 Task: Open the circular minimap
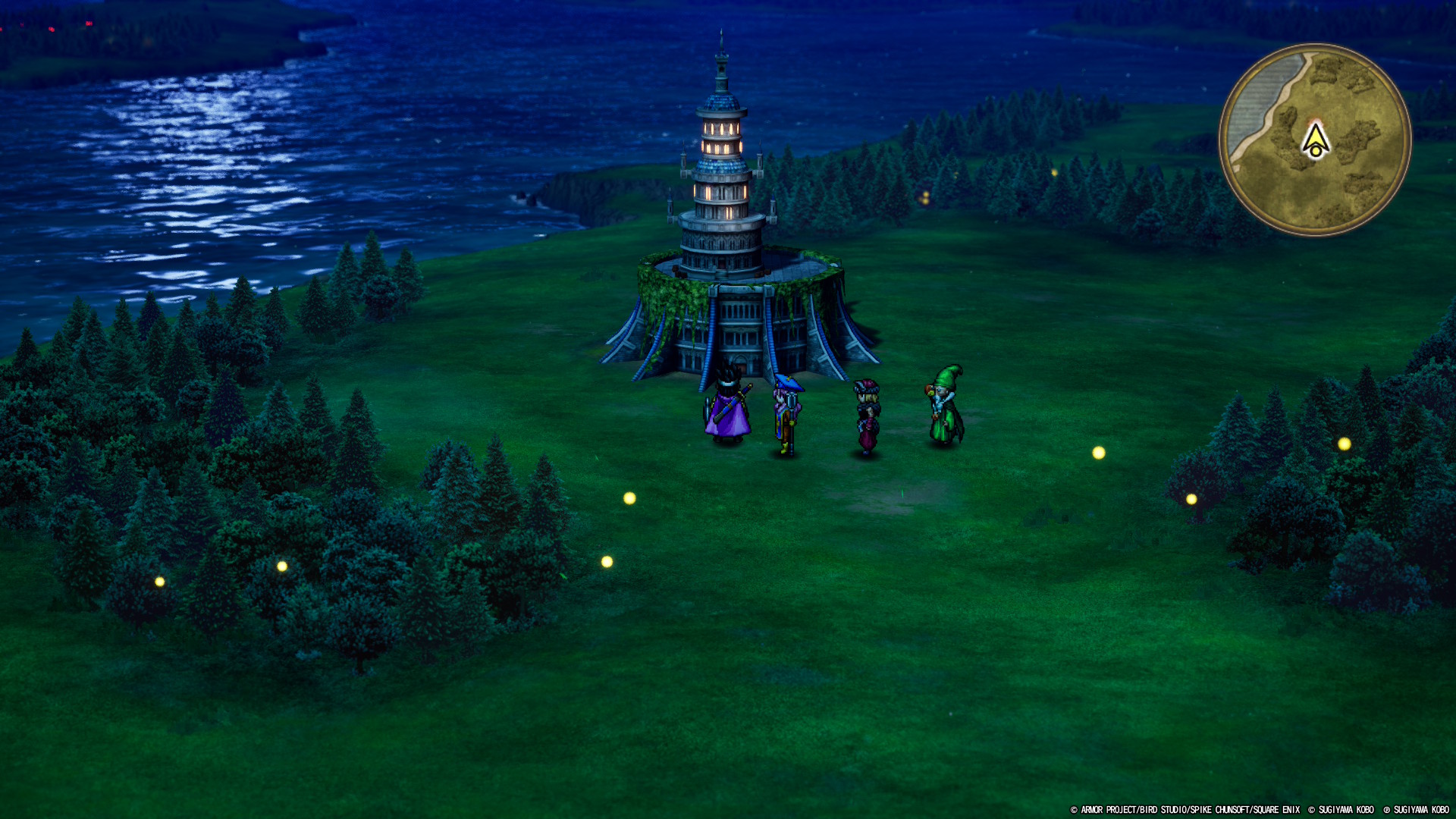pyautogui.click(x=1315, y=140)
